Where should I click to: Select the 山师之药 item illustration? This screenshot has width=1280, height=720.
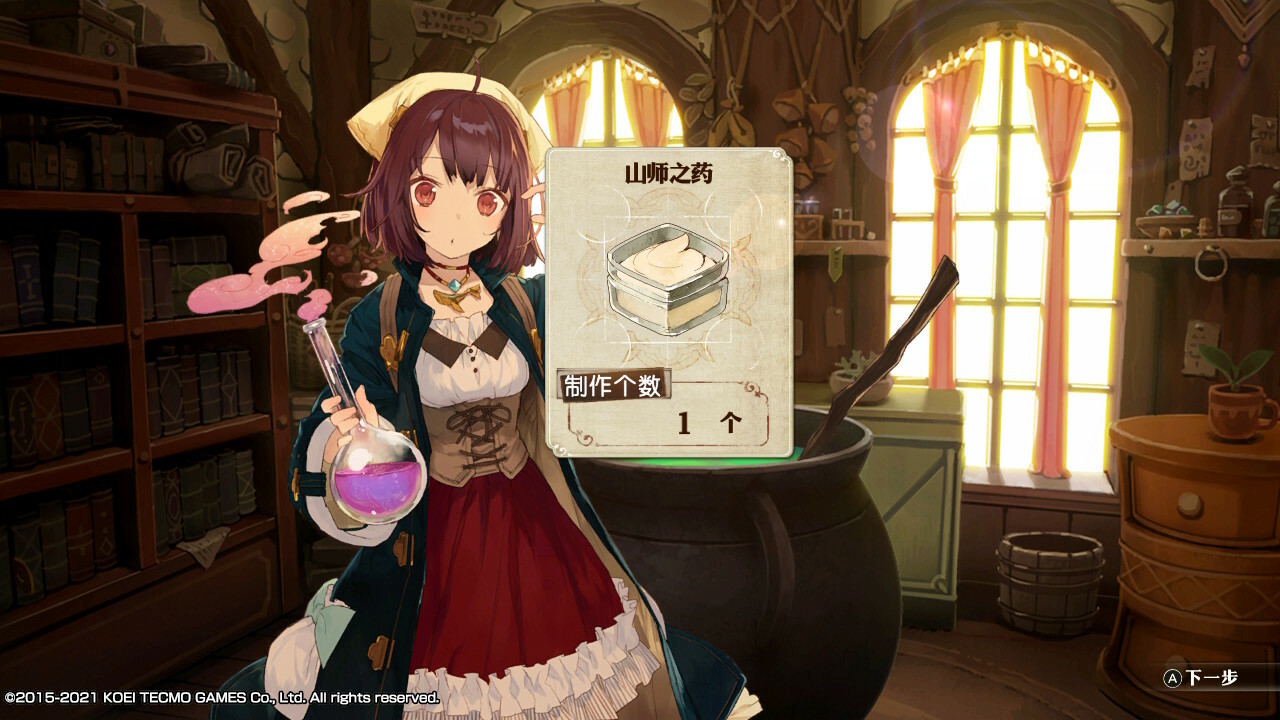tap(668, 277)
